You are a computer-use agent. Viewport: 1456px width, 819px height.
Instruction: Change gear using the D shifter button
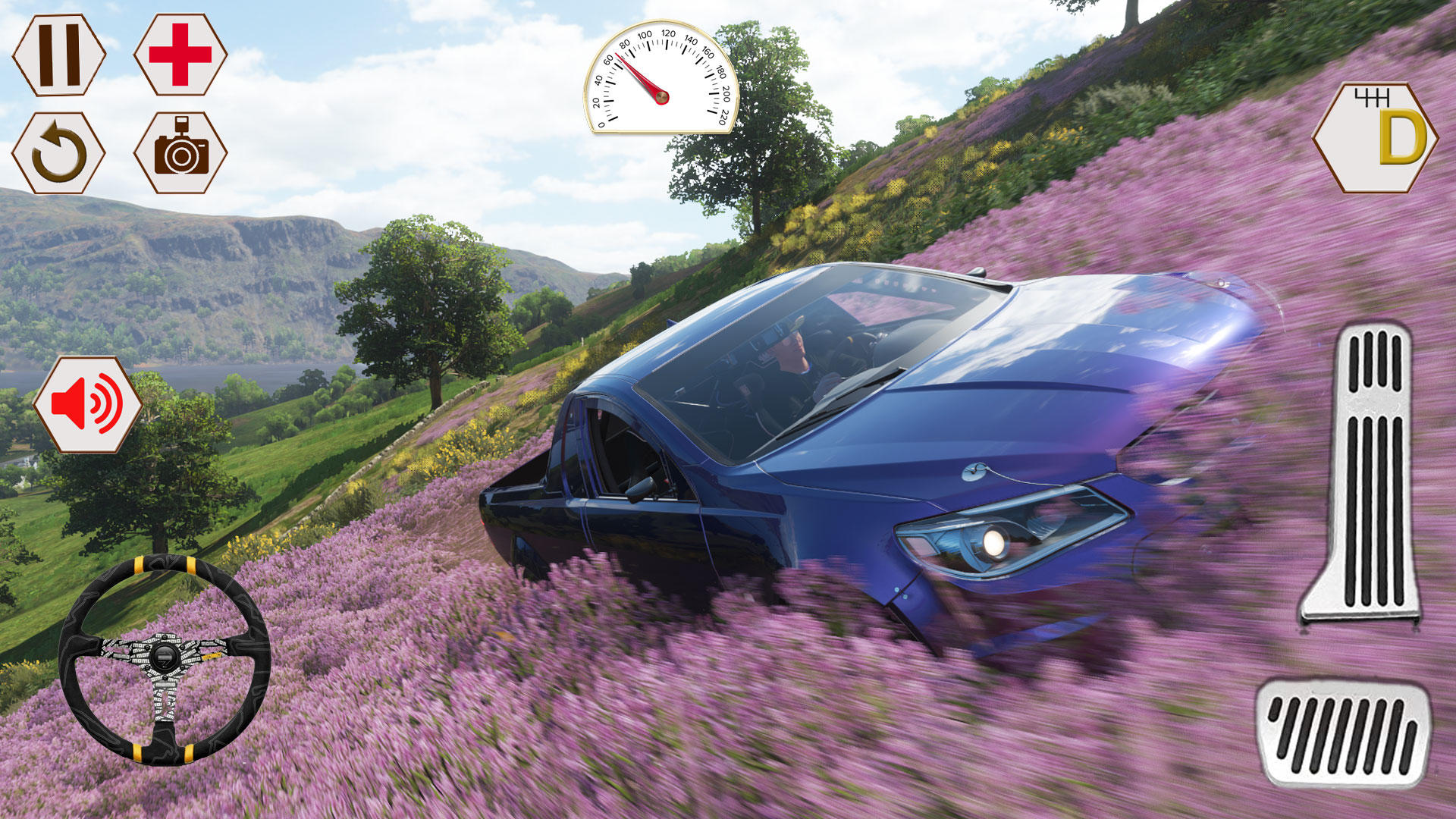pos(1374,137)
